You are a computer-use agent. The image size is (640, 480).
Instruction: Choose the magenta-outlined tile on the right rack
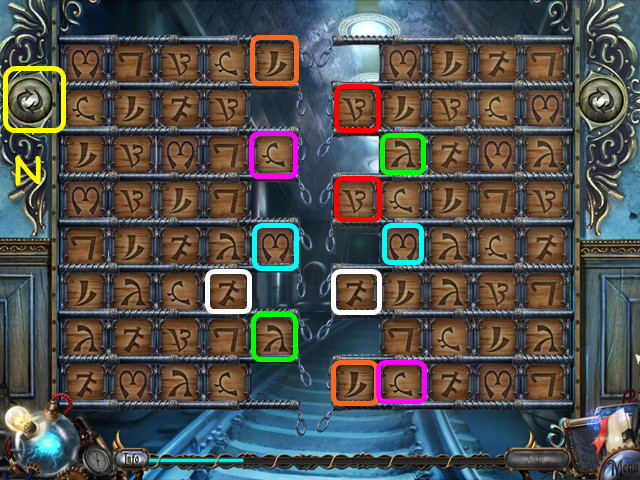click(402, 383)
